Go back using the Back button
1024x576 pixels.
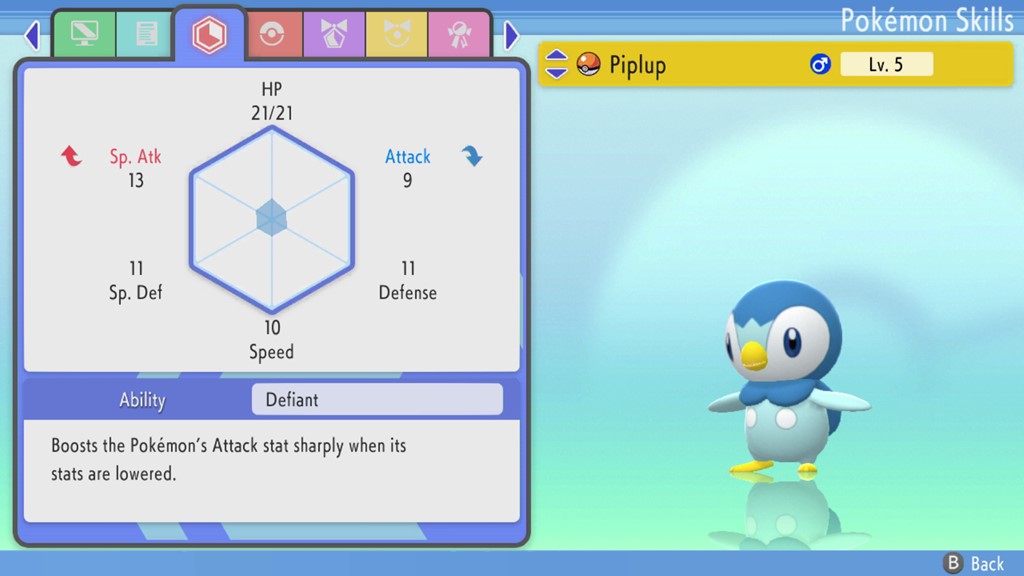974,564
